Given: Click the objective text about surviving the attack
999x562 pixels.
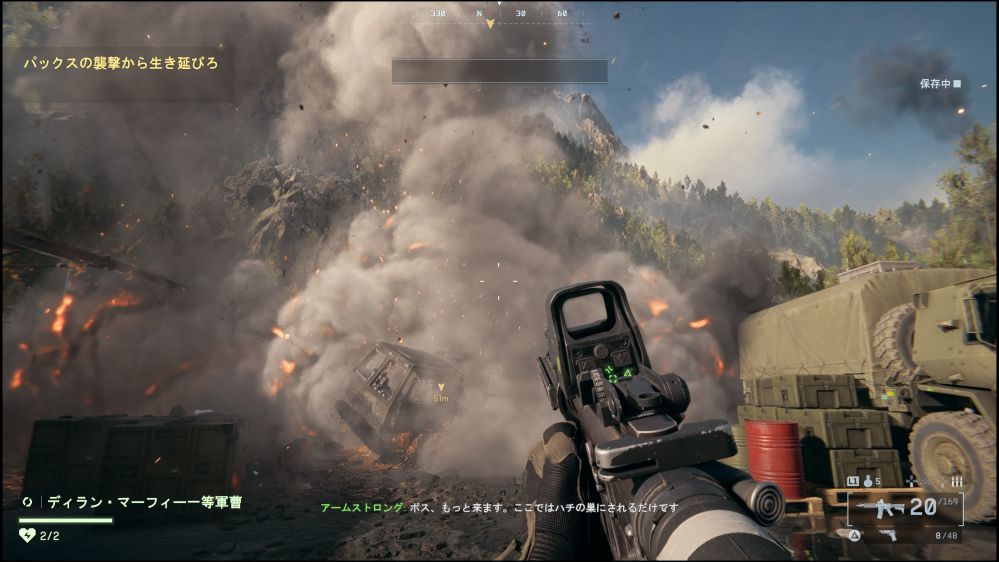Looking at the screenshot, I should tap(121, 63).
